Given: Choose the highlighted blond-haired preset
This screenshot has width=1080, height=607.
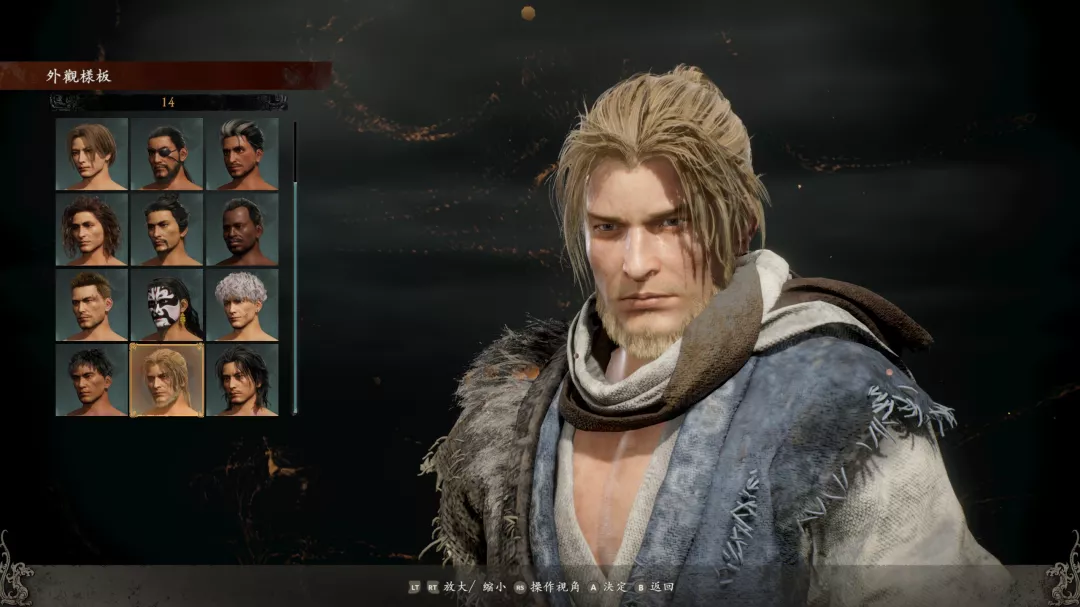Looking at the screenshot, I should tap(167, 380).
